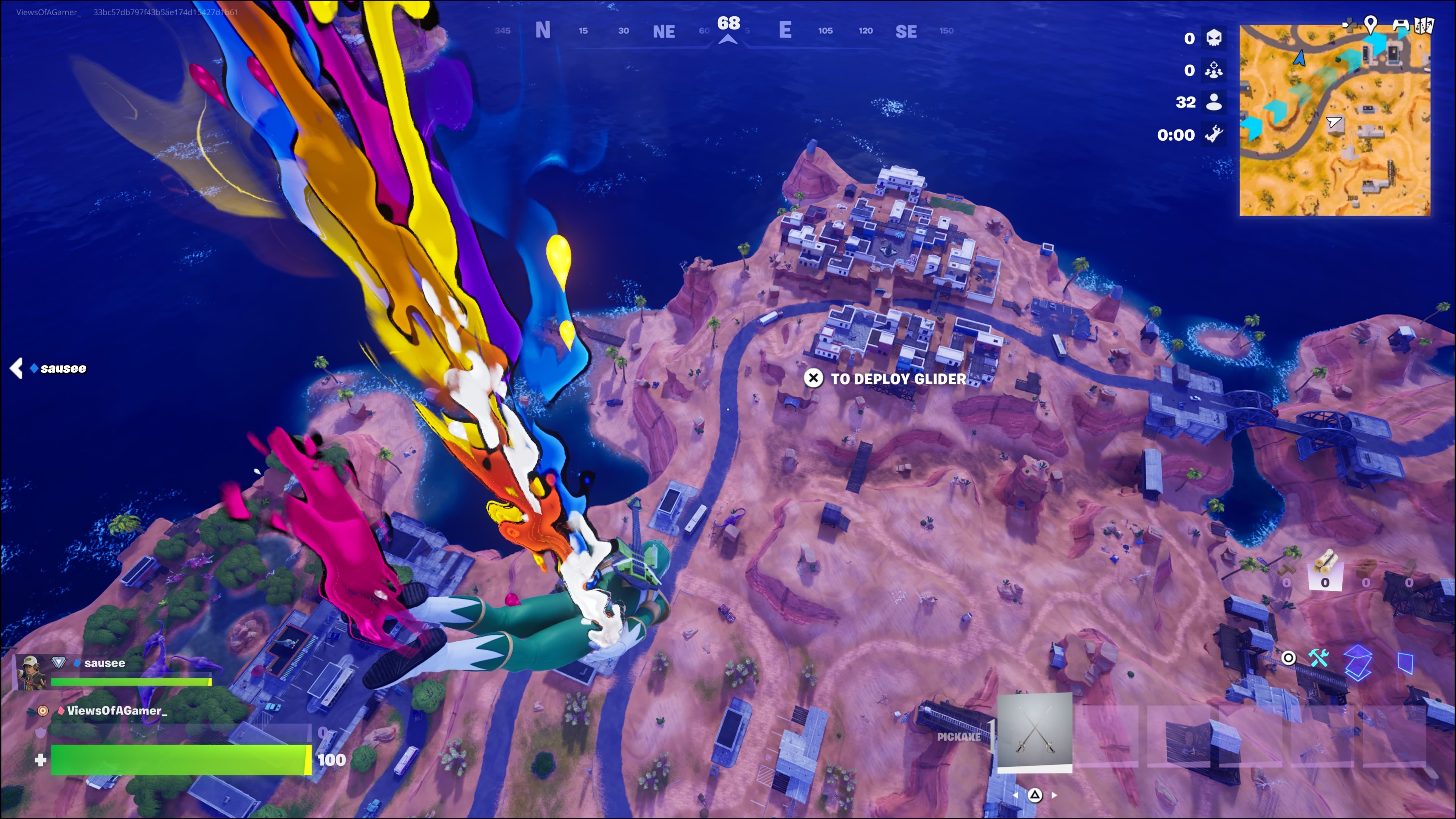Screen dimensions: 1456x819
Task: Open the minimap
Action: [x=1335, y=120]
